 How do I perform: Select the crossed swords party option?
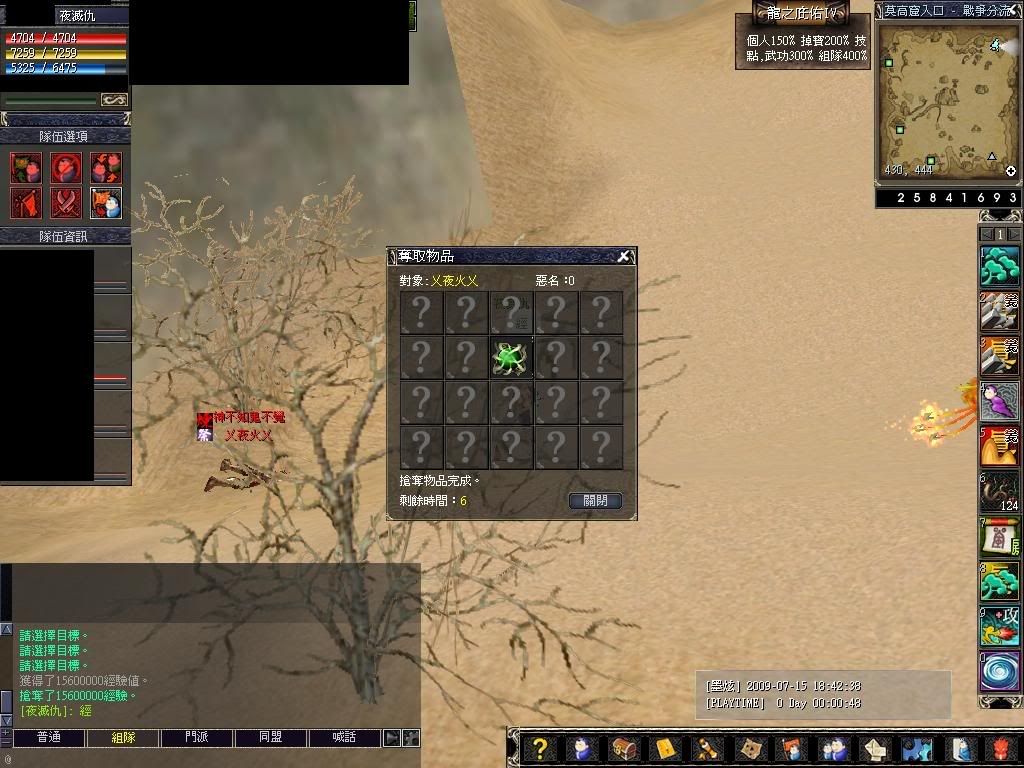pyautogui.click(x=66, y=203)
